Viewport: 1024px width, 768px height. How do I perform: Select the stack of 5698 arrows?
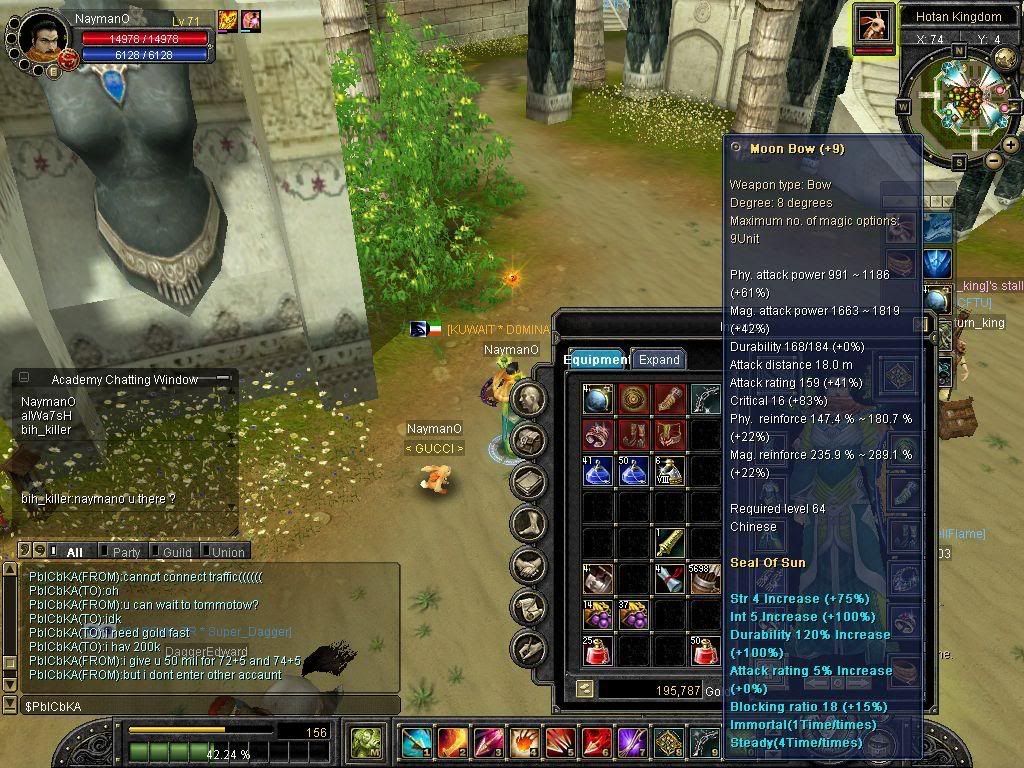click(x=705, y=578)
